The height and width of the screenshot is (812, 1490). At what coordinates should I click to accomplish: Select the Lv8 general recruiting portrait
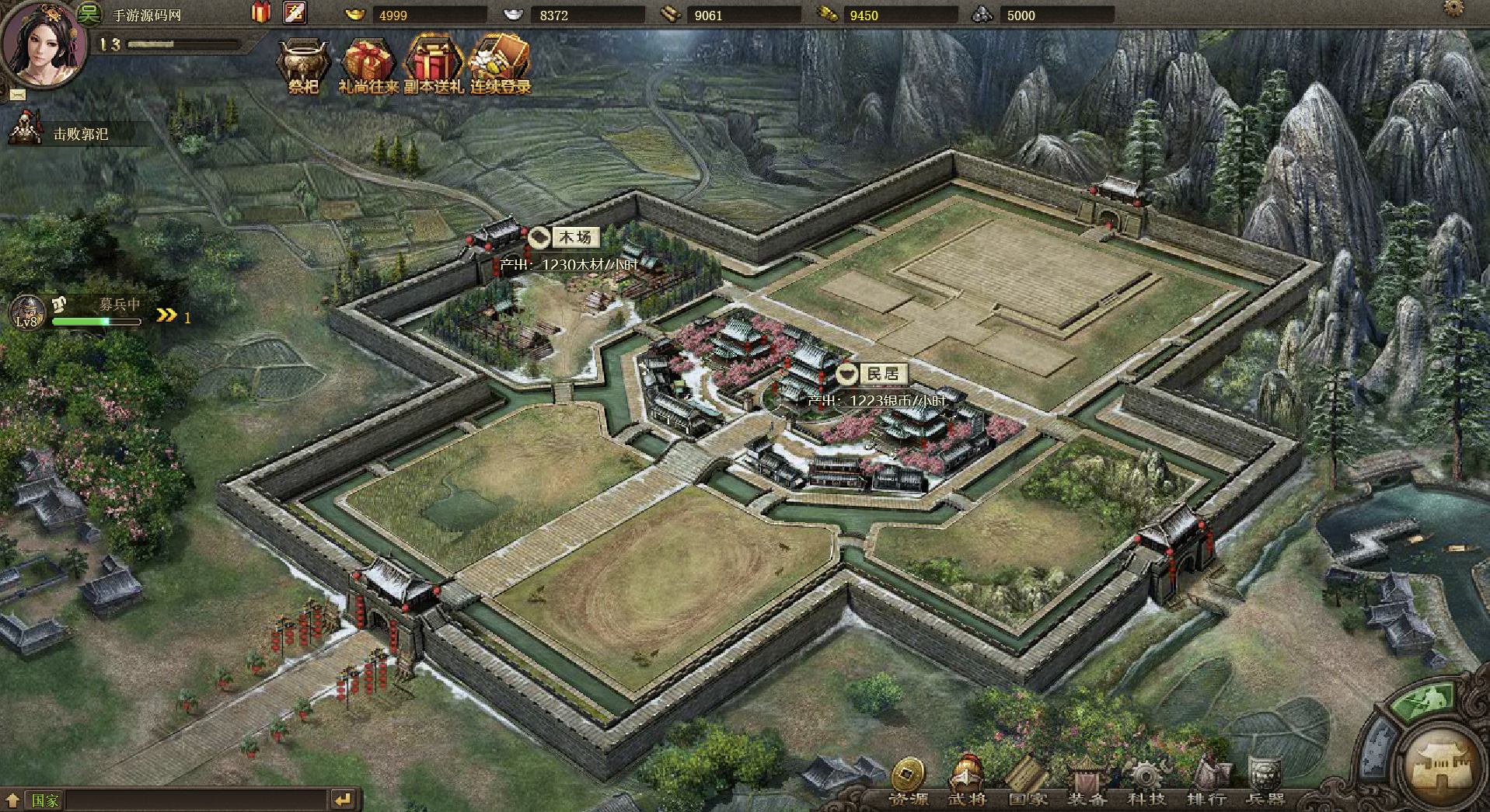(x=27, y=312)
